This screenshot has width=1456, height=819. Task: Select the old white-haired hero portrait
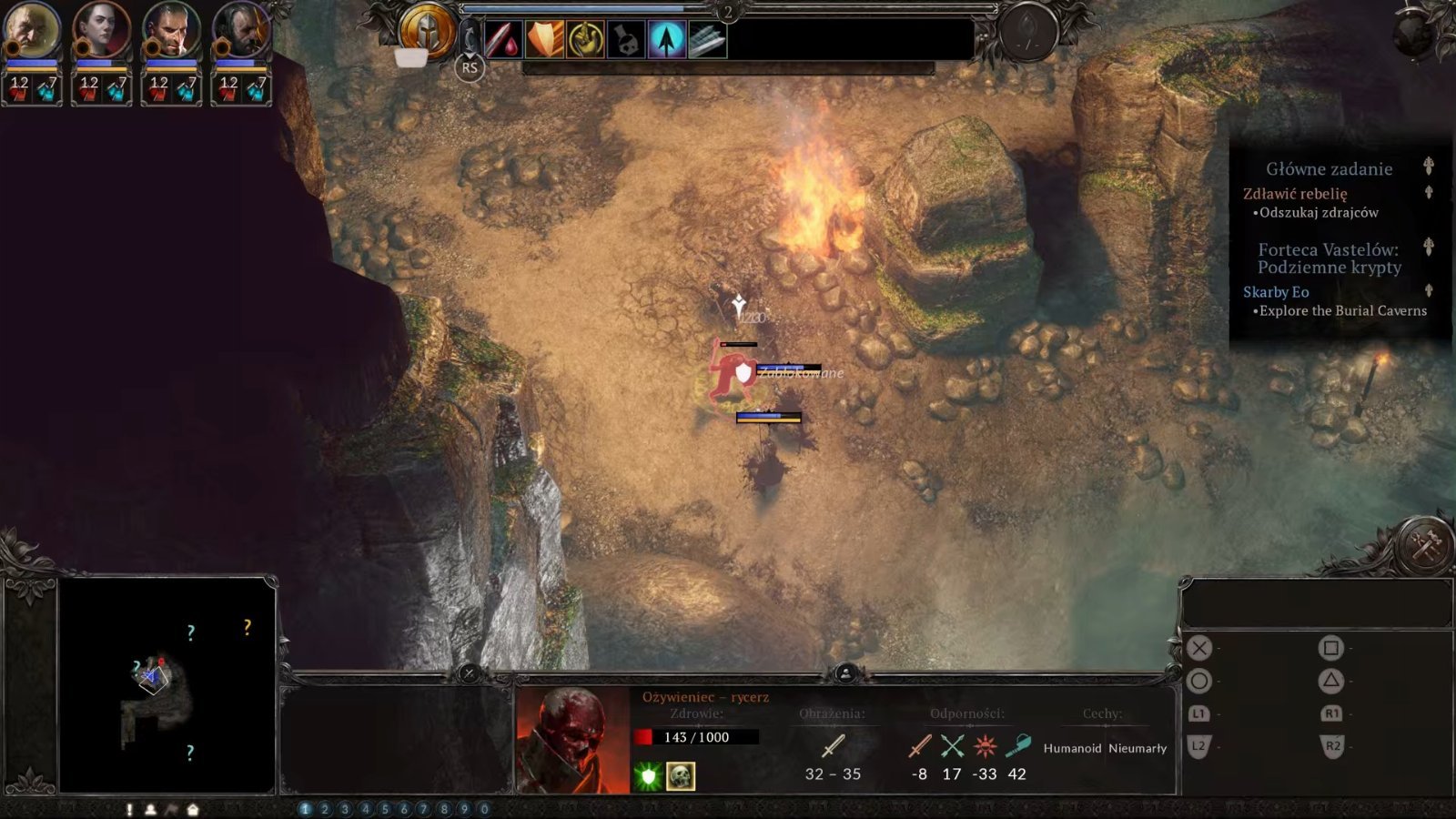[x=31, y=31]
